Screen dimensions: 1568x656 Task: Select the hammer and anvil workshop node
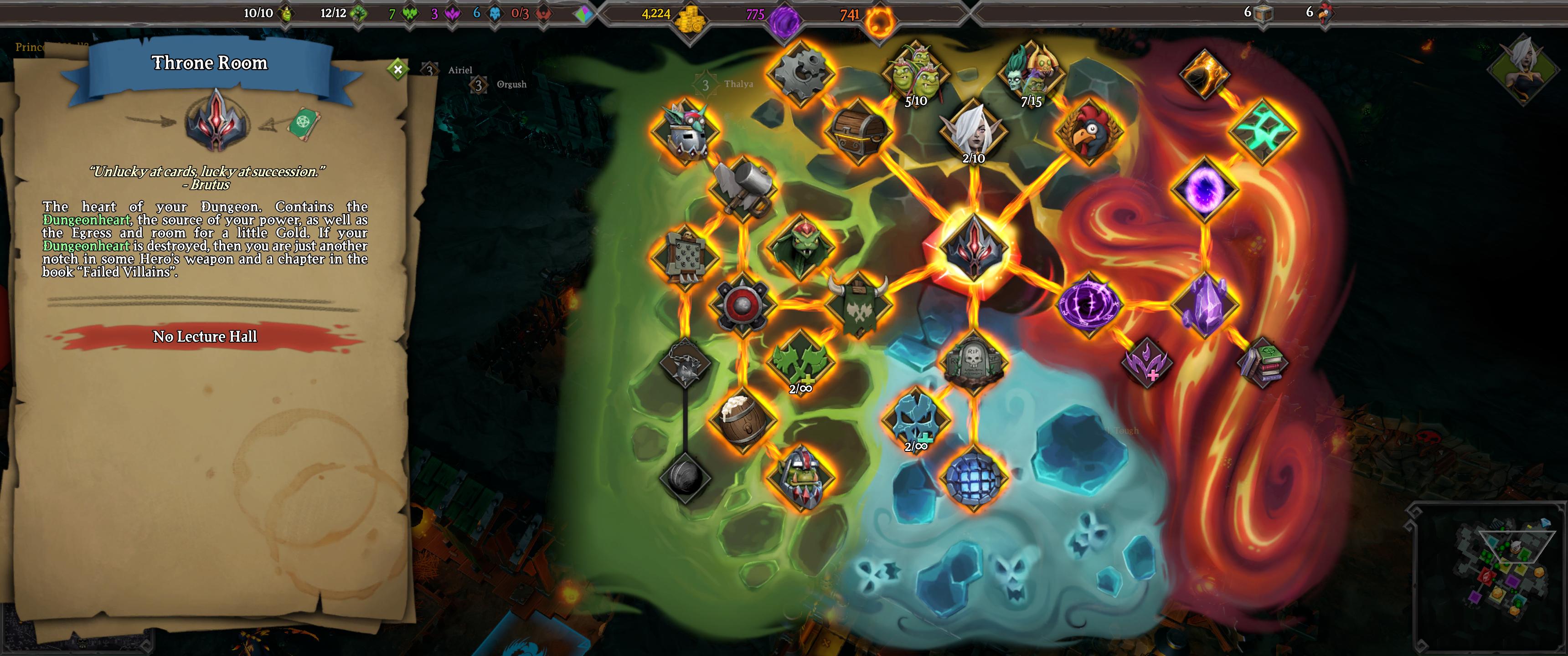click(x=742, y=189)
